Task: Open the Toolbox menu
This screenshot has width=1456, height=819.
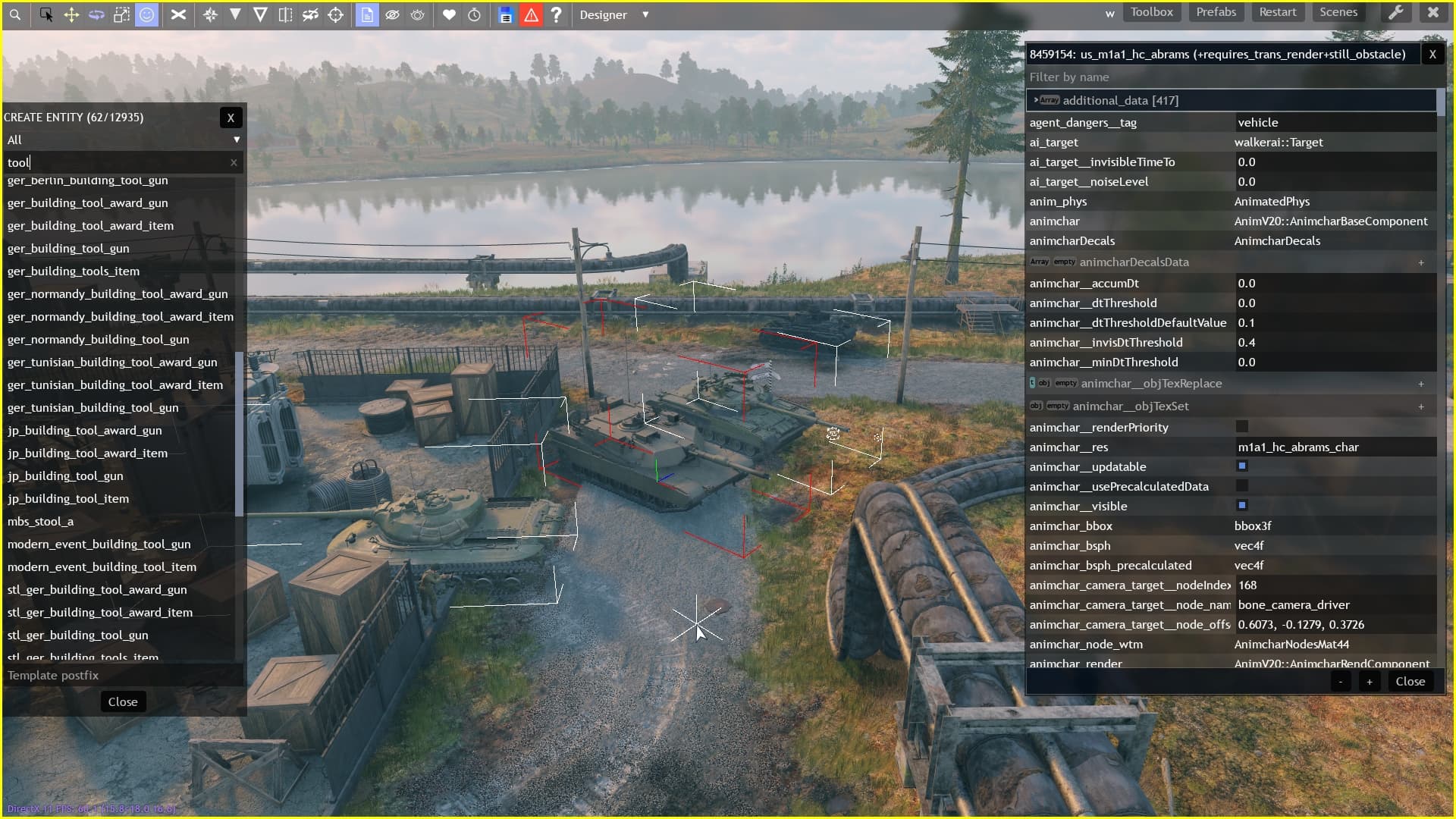Action: (1152, 12)
